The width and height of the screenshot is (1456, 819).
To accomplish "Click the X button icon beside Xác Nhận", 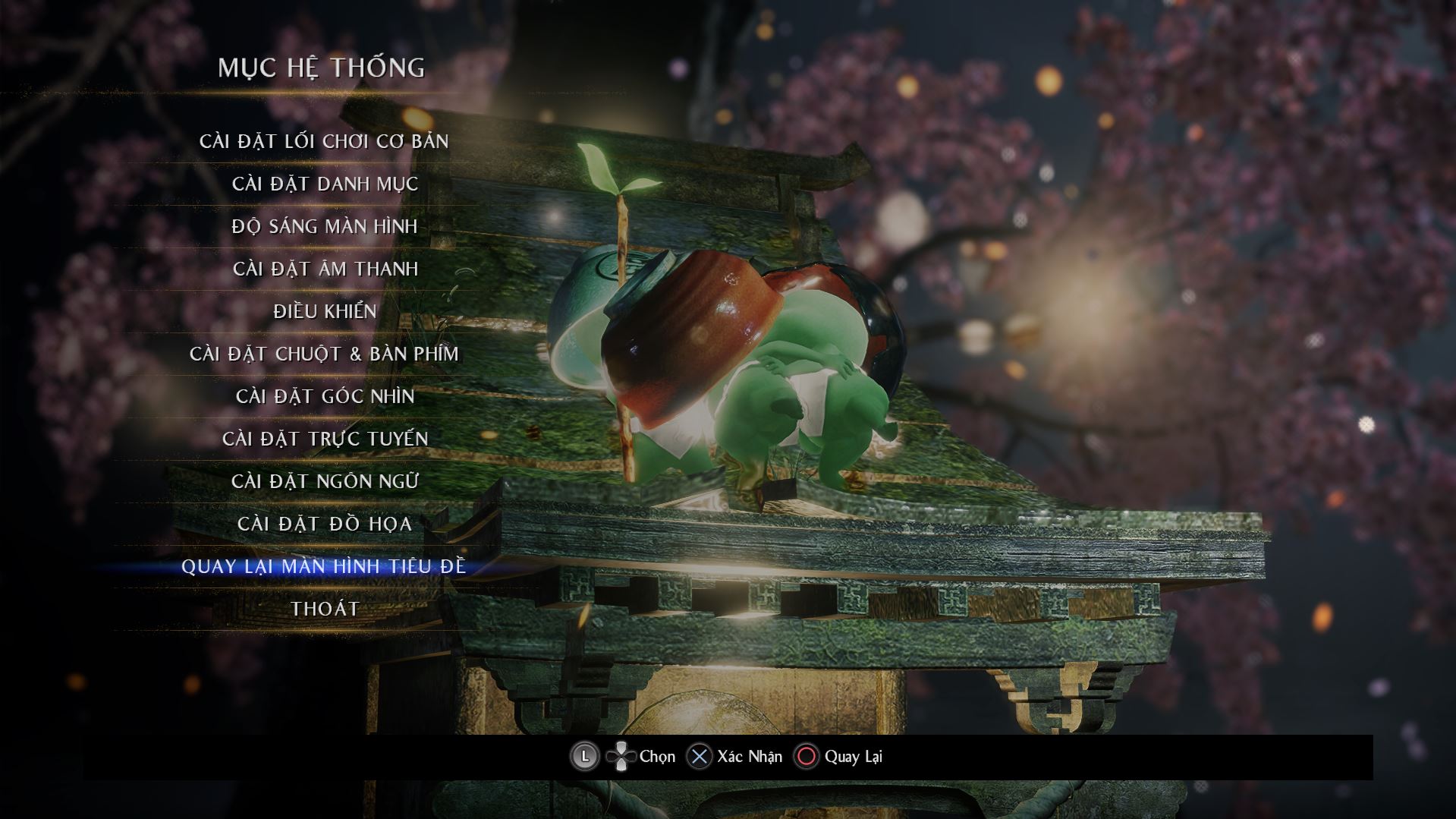I will click(700, 756).
